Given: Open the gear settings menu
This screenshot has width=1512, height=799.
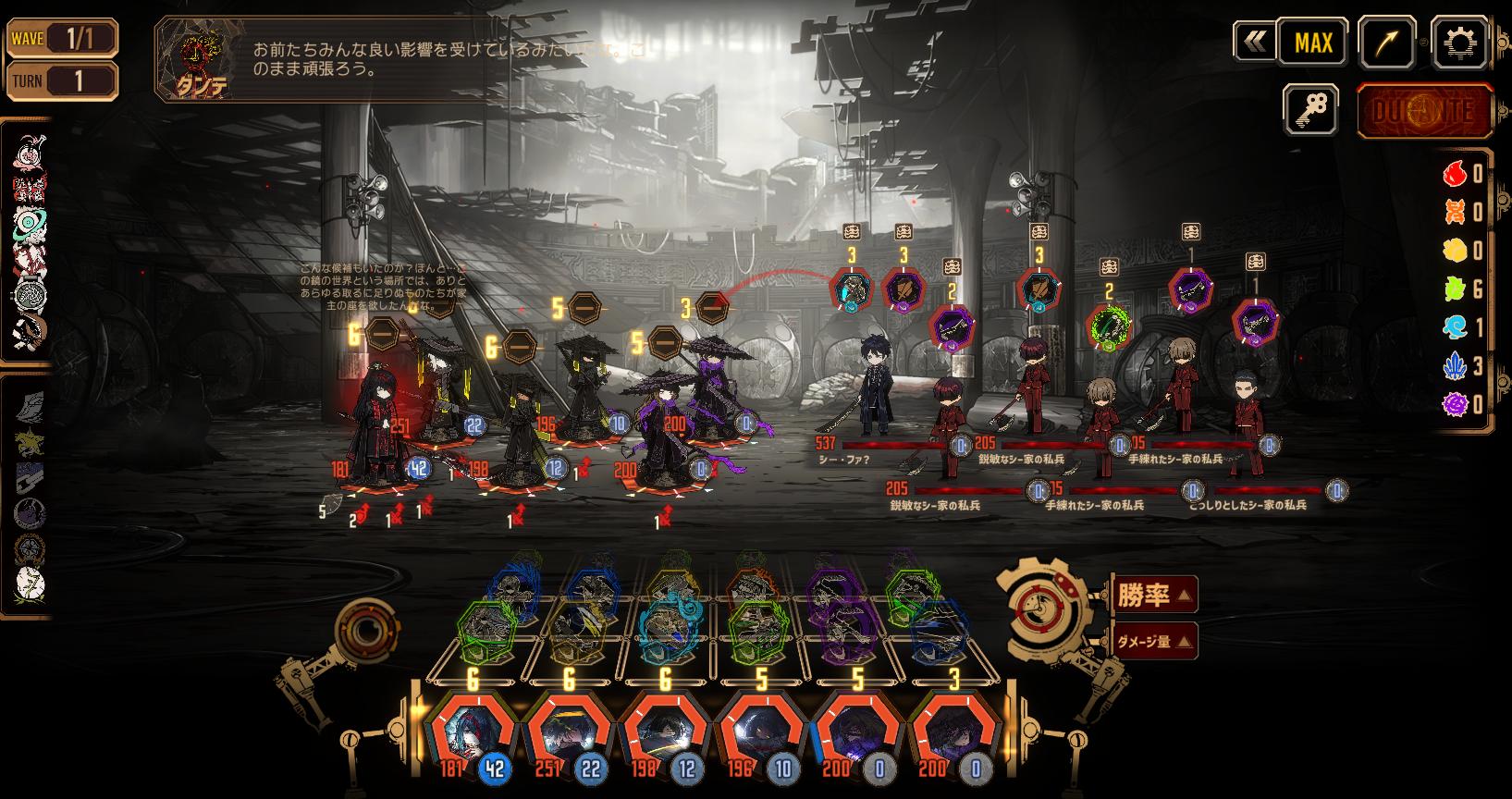Looking at the screenshot, I should (x=1459, y=43).
